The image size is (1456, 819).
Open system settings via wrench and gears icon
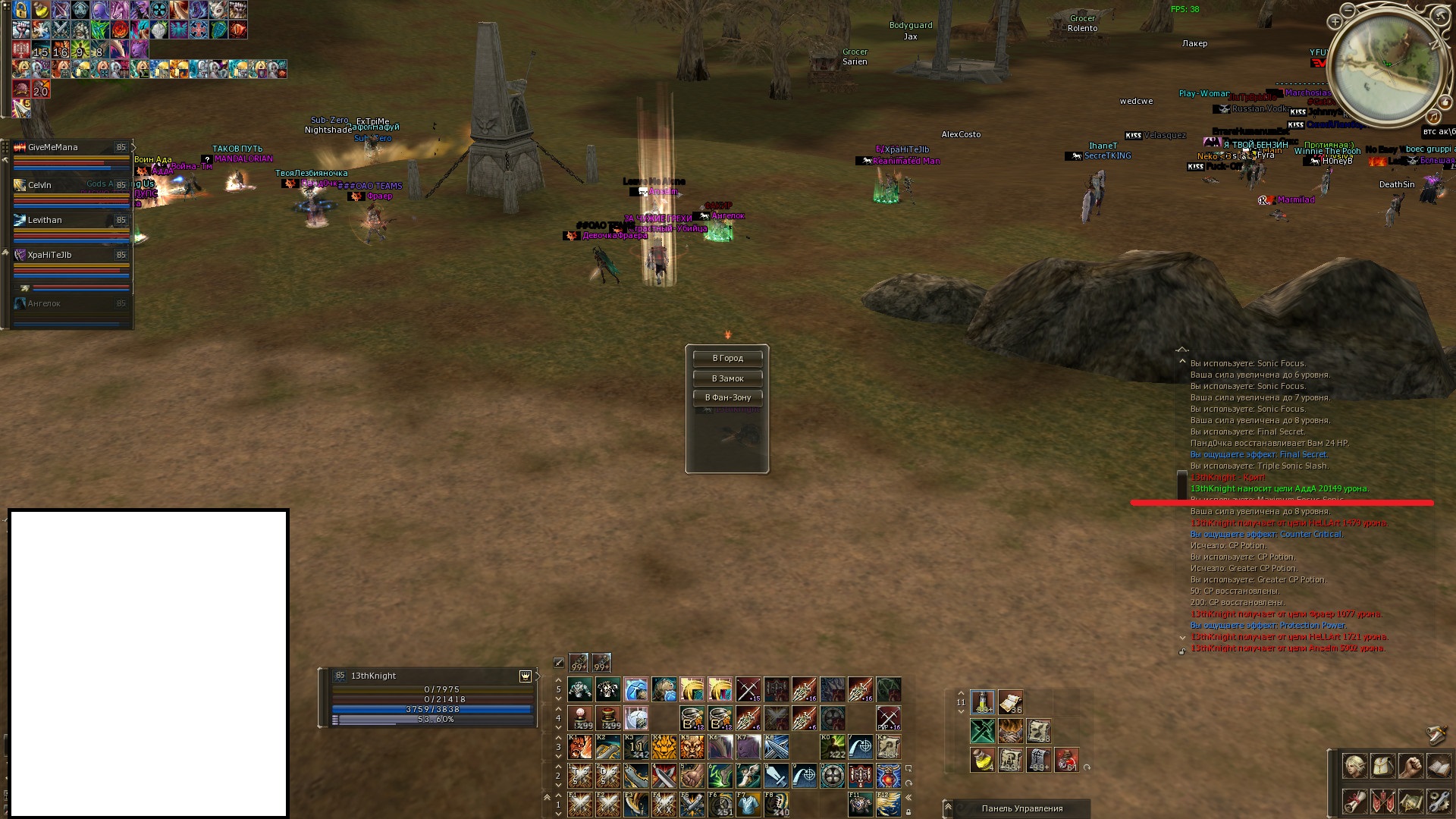(1439, 801)
